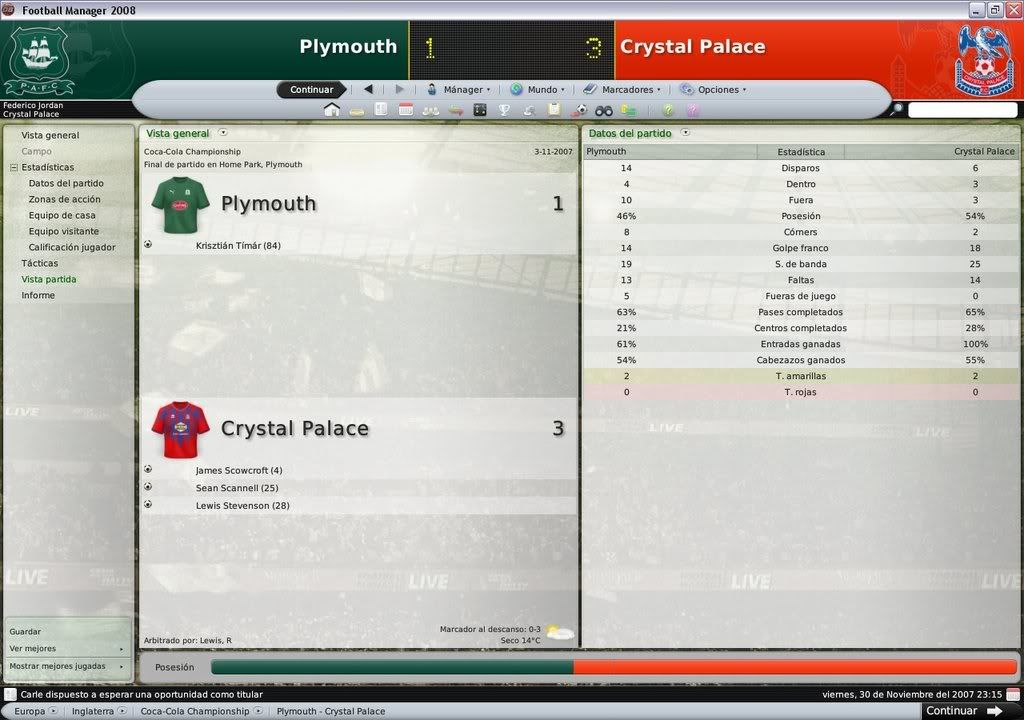Open the Mundo dropdown menu
Image resolution: width=1024 pixels, height=720 pixels.
tap(537, 90)
